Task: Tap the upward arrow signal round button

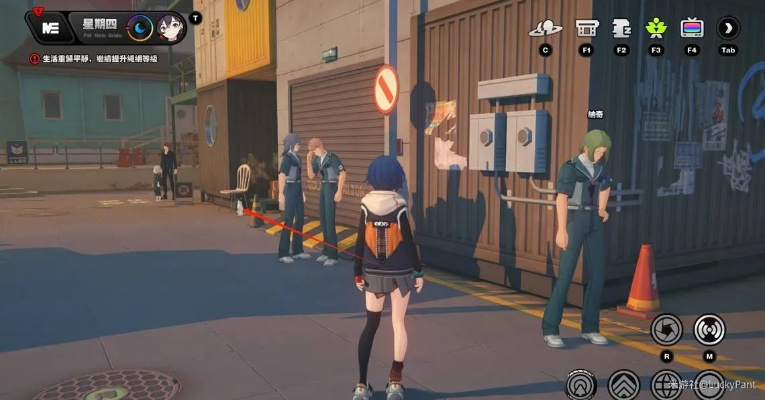Action: coord(581,385)
